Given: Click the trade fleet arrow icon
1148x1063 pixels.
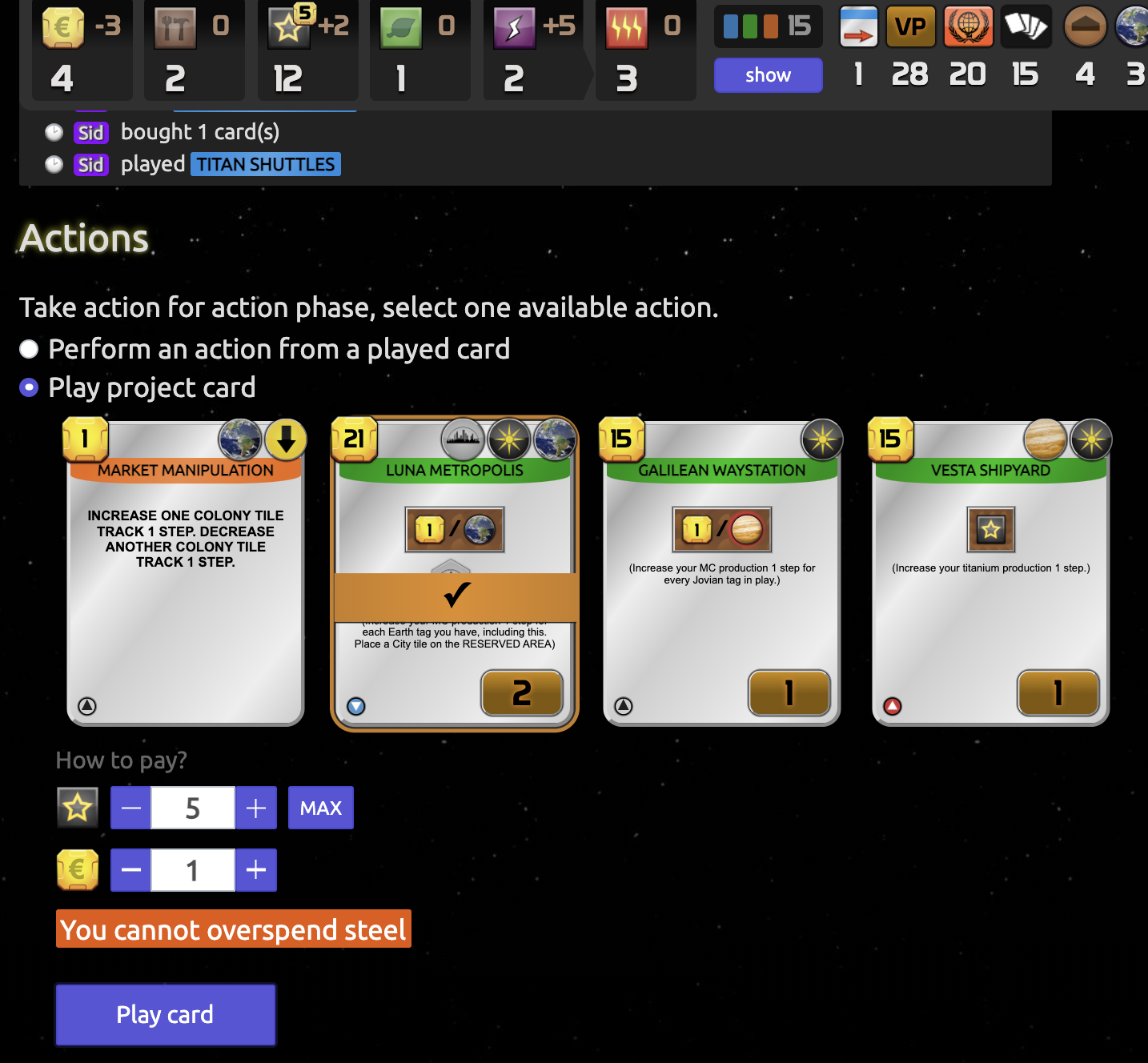Looking at the screenshot, I should [858, 26].
